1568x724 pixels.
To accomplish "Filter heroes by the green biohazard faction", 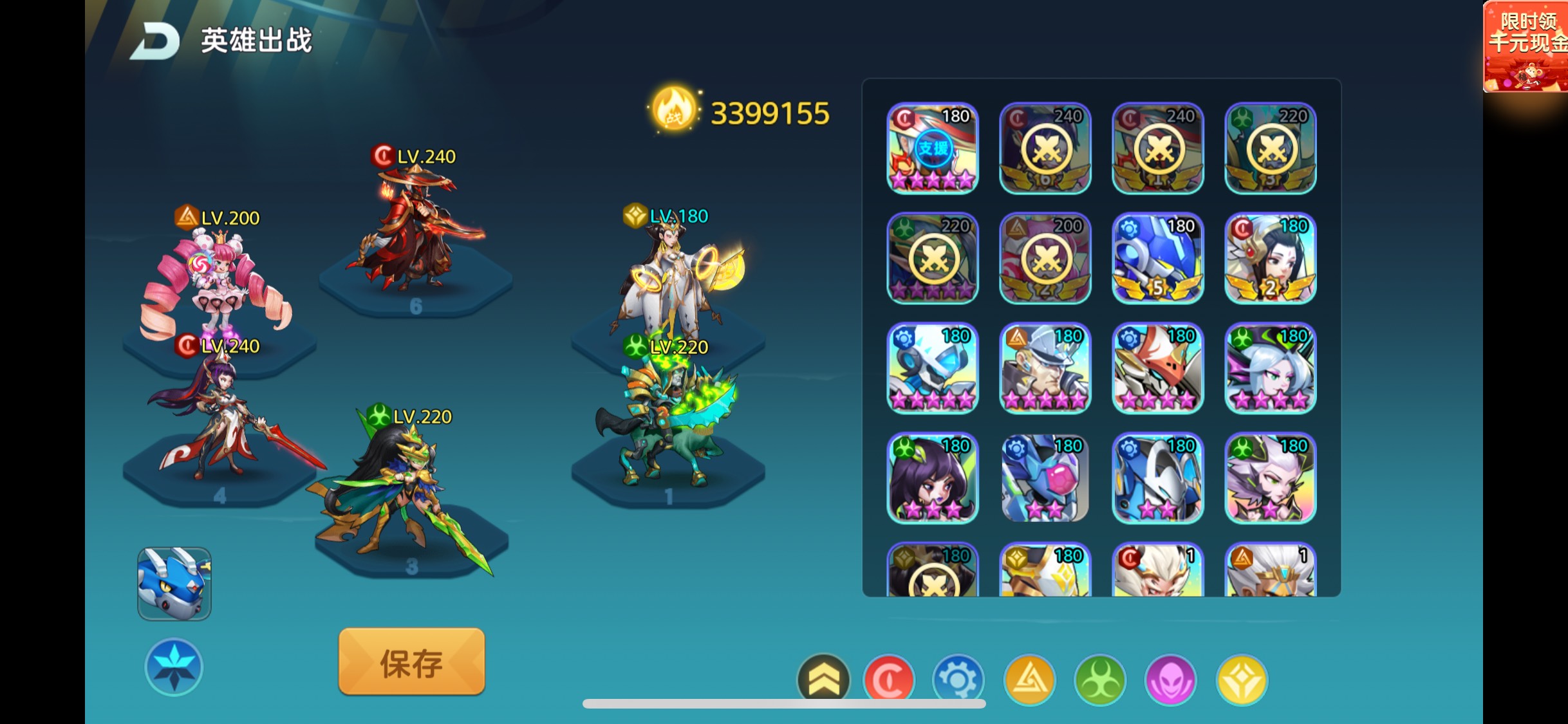I will point(1100,680).
